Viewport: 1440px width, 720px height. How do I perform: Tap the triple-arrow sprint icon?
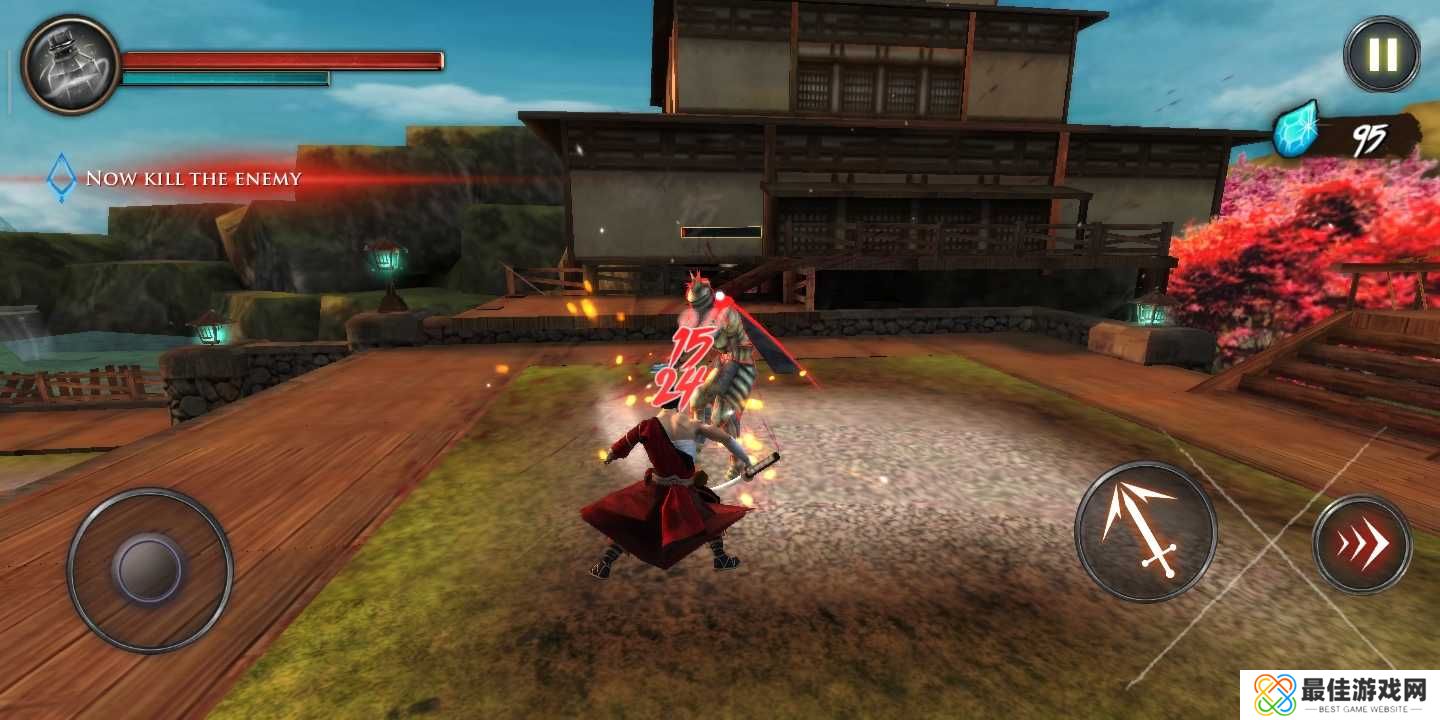(x=1362, y=545)
